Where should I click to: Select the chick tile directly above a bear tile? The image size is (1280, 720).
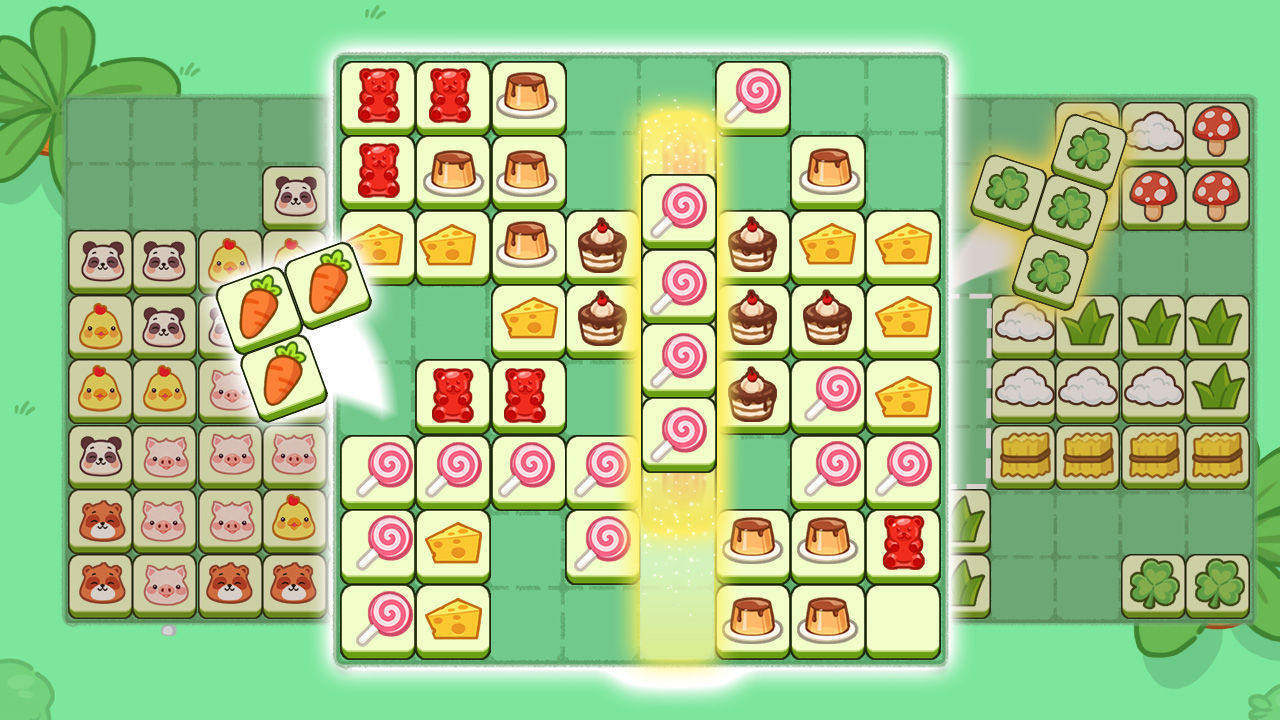click(295, 520)
